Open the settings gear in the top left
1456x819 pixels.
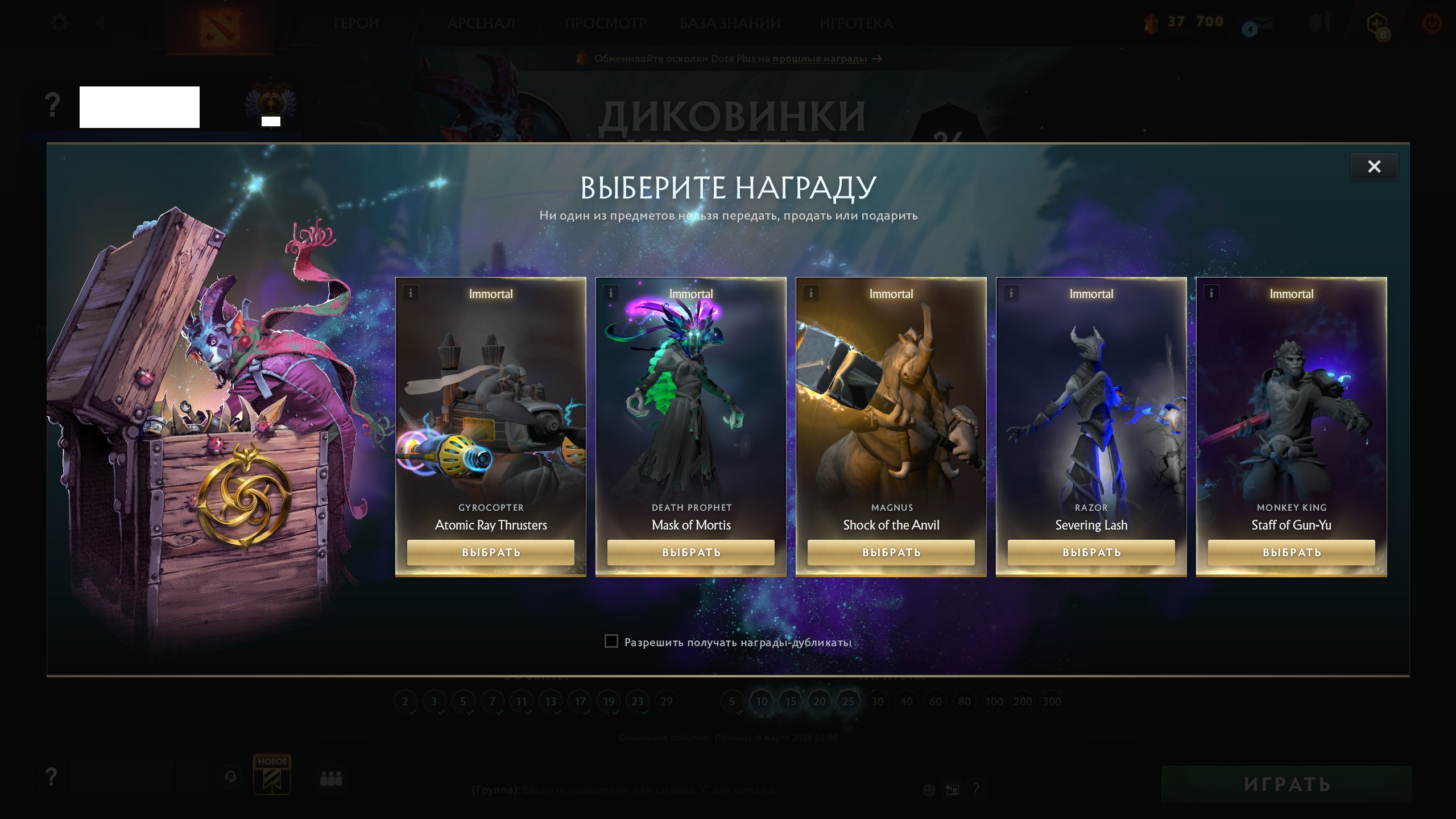tap(59, 22)
